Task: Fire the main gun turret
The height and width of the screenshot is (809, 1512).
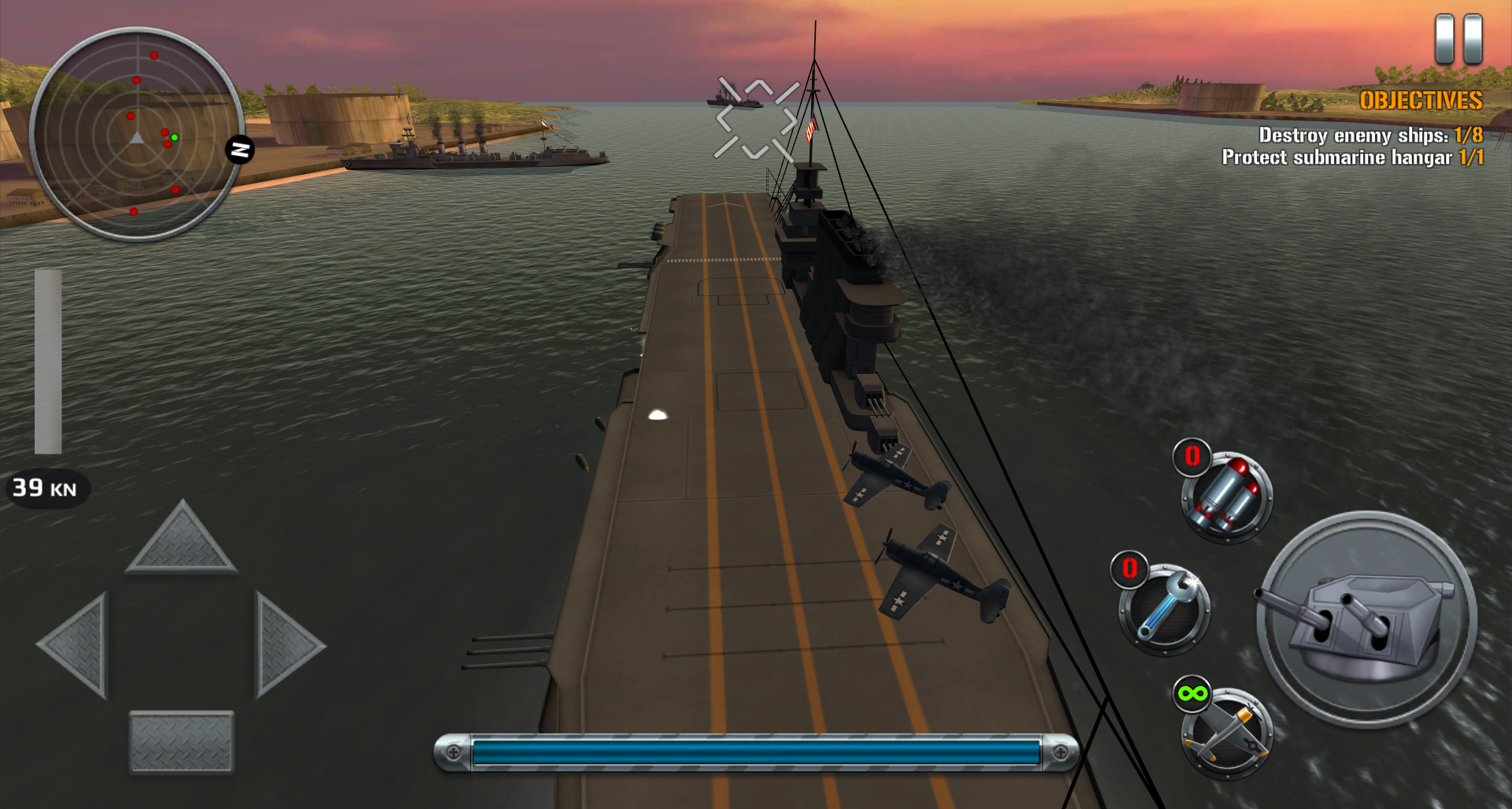Action: point(1366,618)
